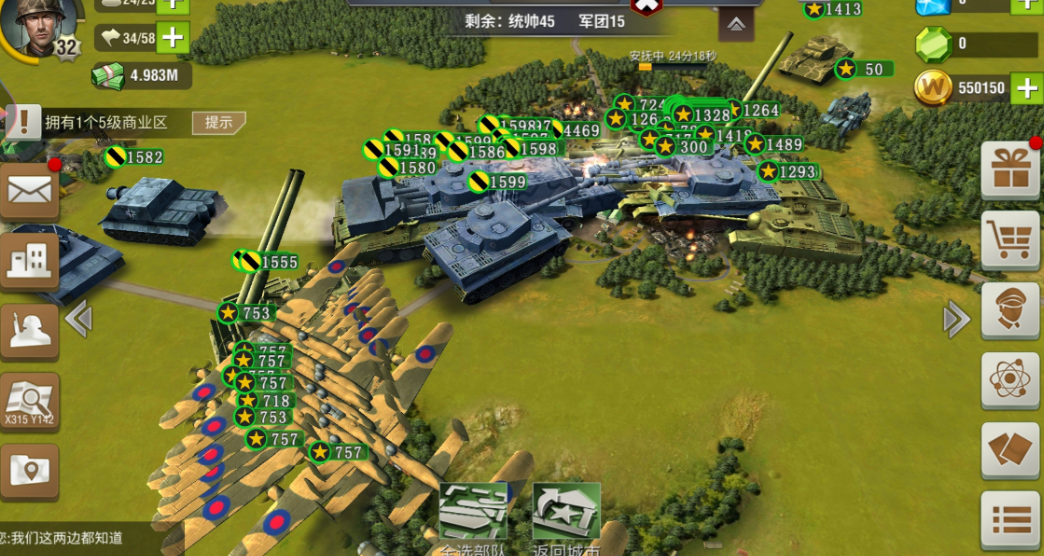Collapse the top panel with the up arrow
1044x556 pixels.
[736, 23]
